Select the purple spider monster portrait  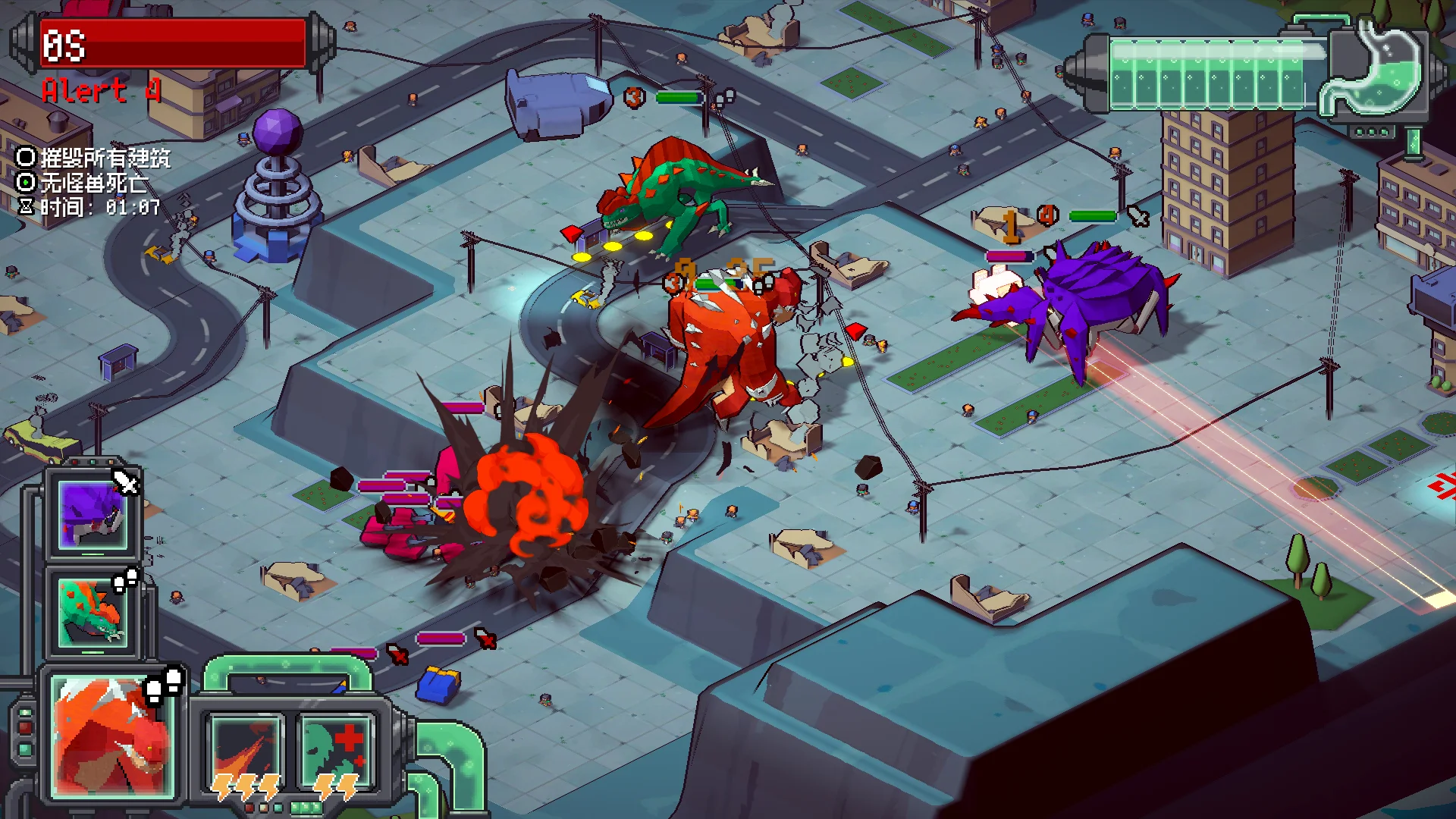93,515
